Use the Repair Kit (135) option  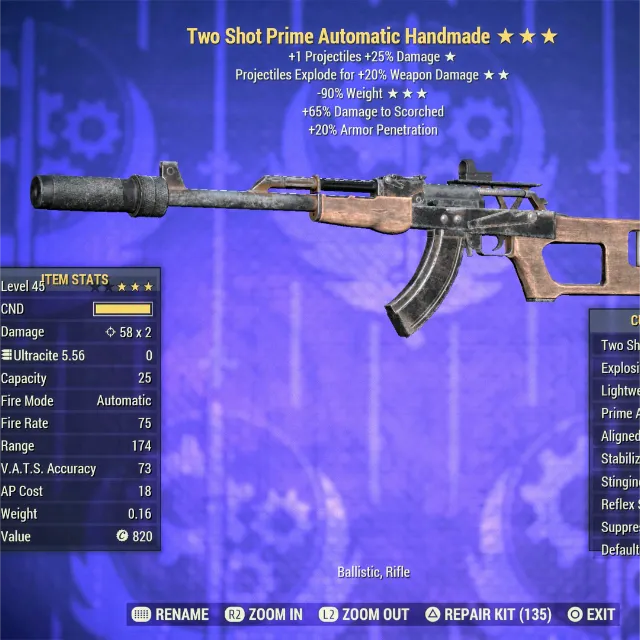click(497, 614)
